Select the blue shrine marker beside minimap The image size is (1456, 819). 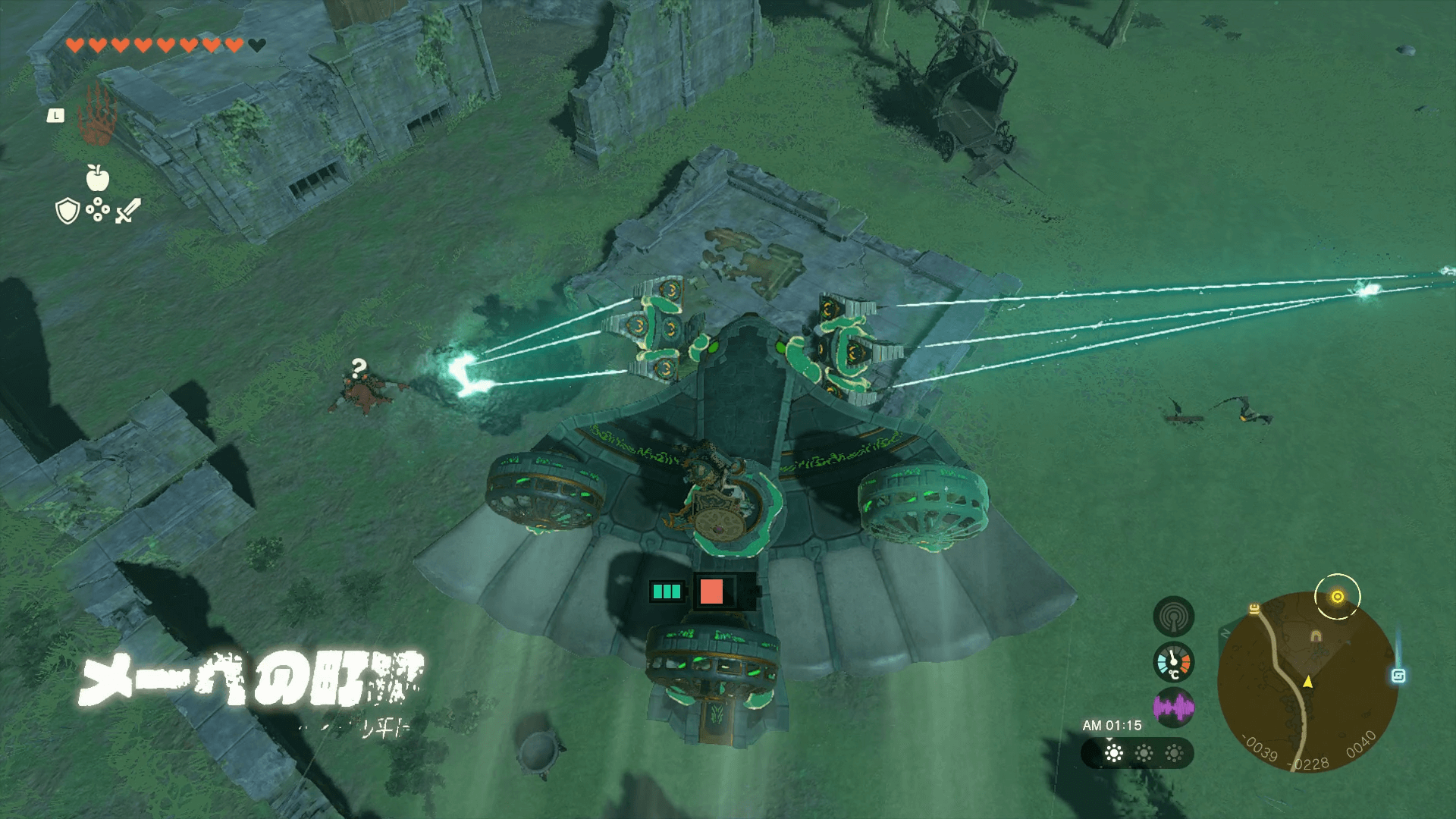pos(1398,675)
